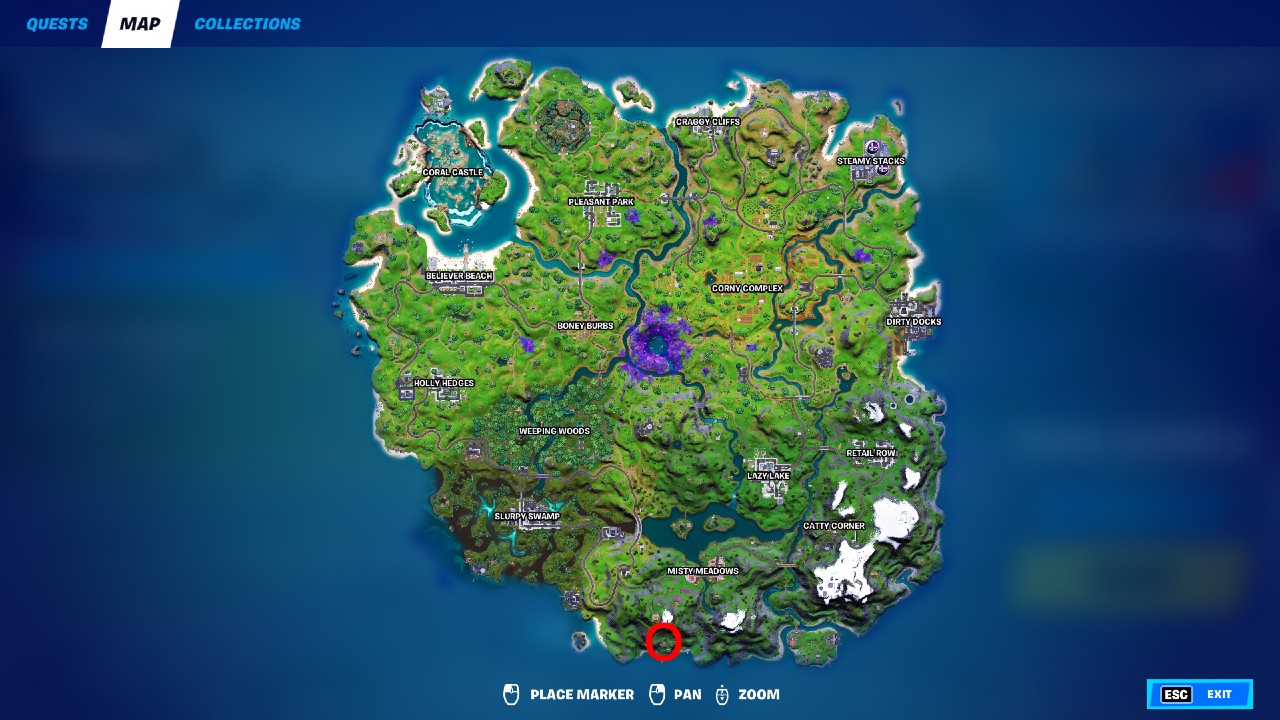Click the Steamy Stacks location label
1280x720 pixels.
click(x=871, y=160)
